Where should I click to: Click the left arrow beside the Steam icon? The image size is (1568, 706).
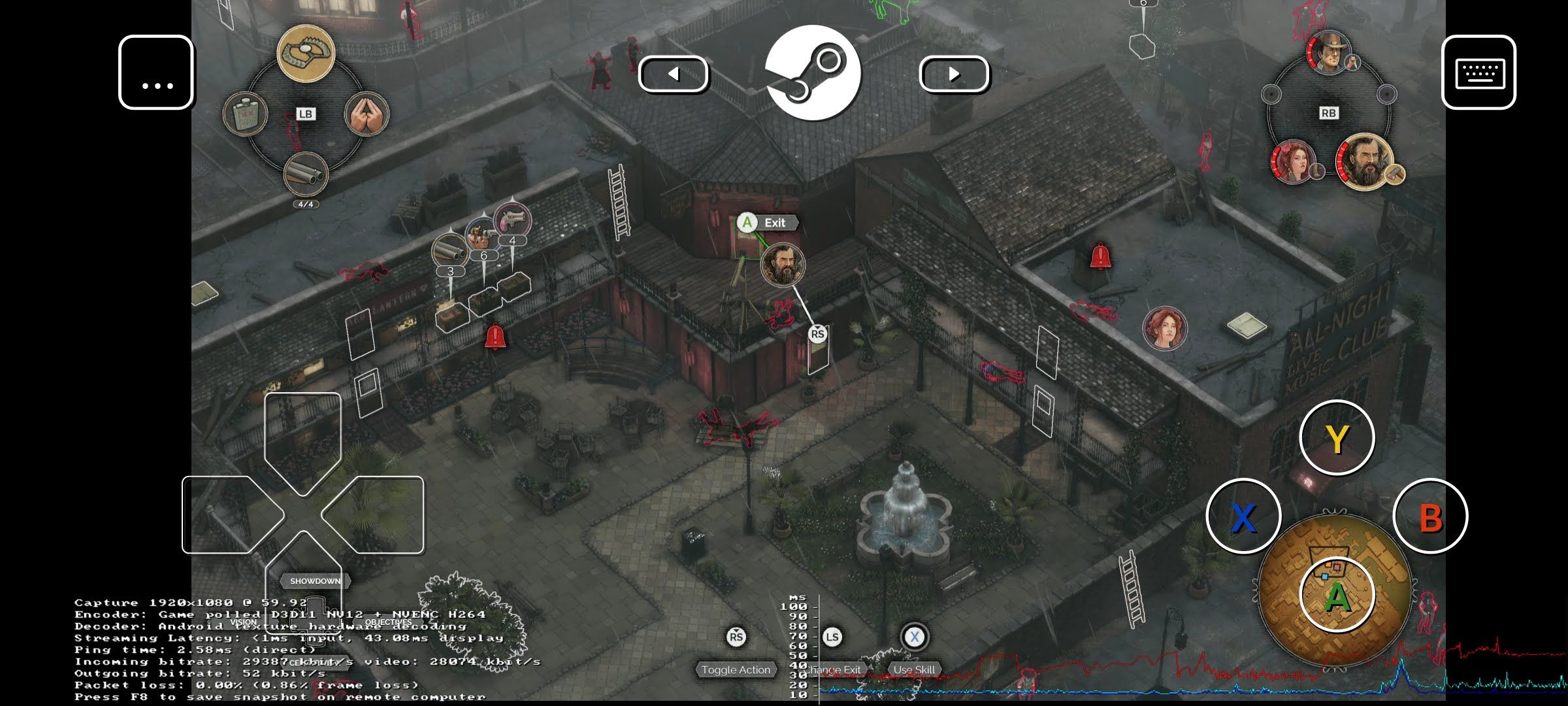click(674, 74)
